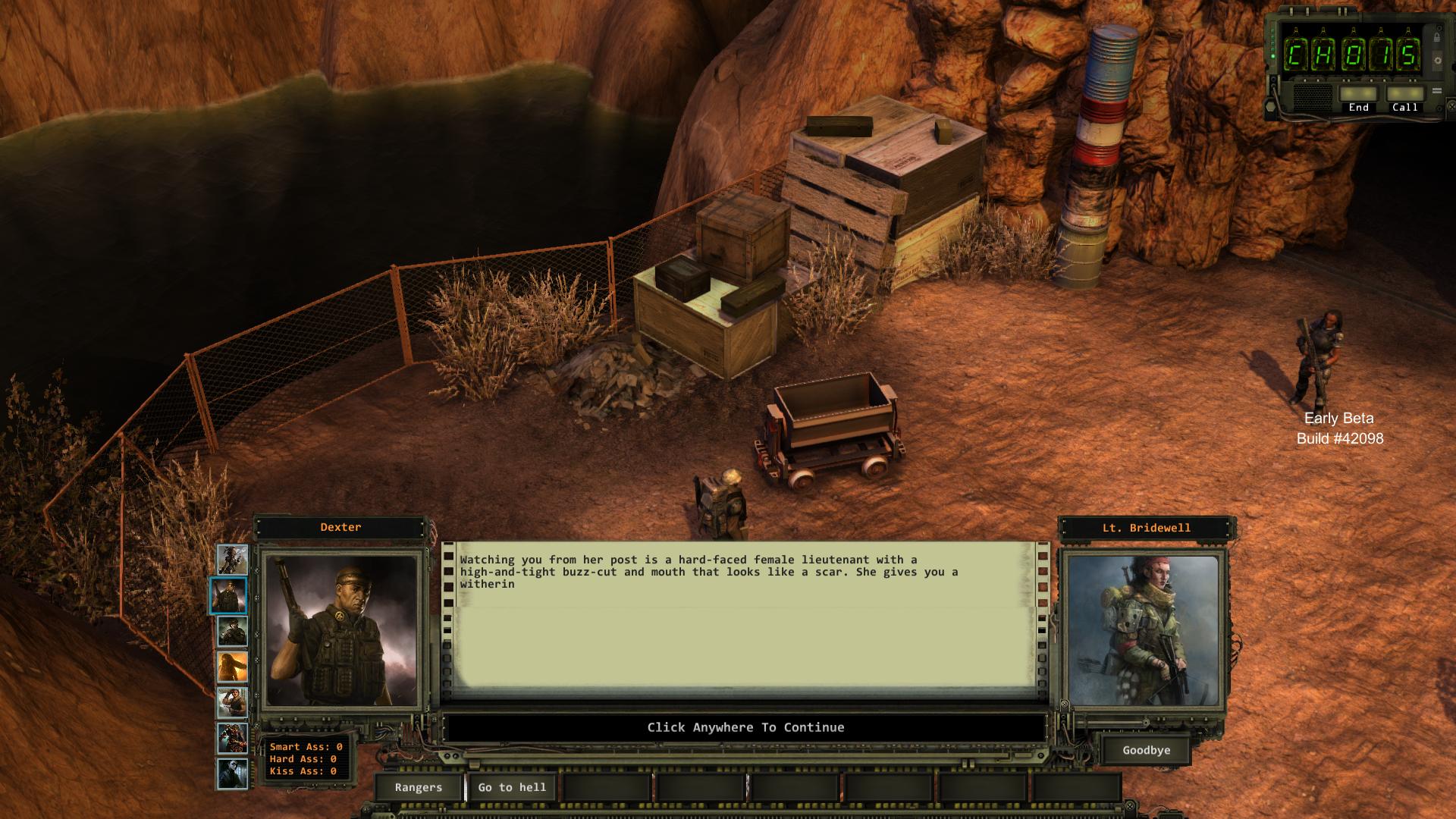1456x819 pixels.
Task: Select the saluting ranger party portrait
Action: pyautogui.click(x=232, y=703)
